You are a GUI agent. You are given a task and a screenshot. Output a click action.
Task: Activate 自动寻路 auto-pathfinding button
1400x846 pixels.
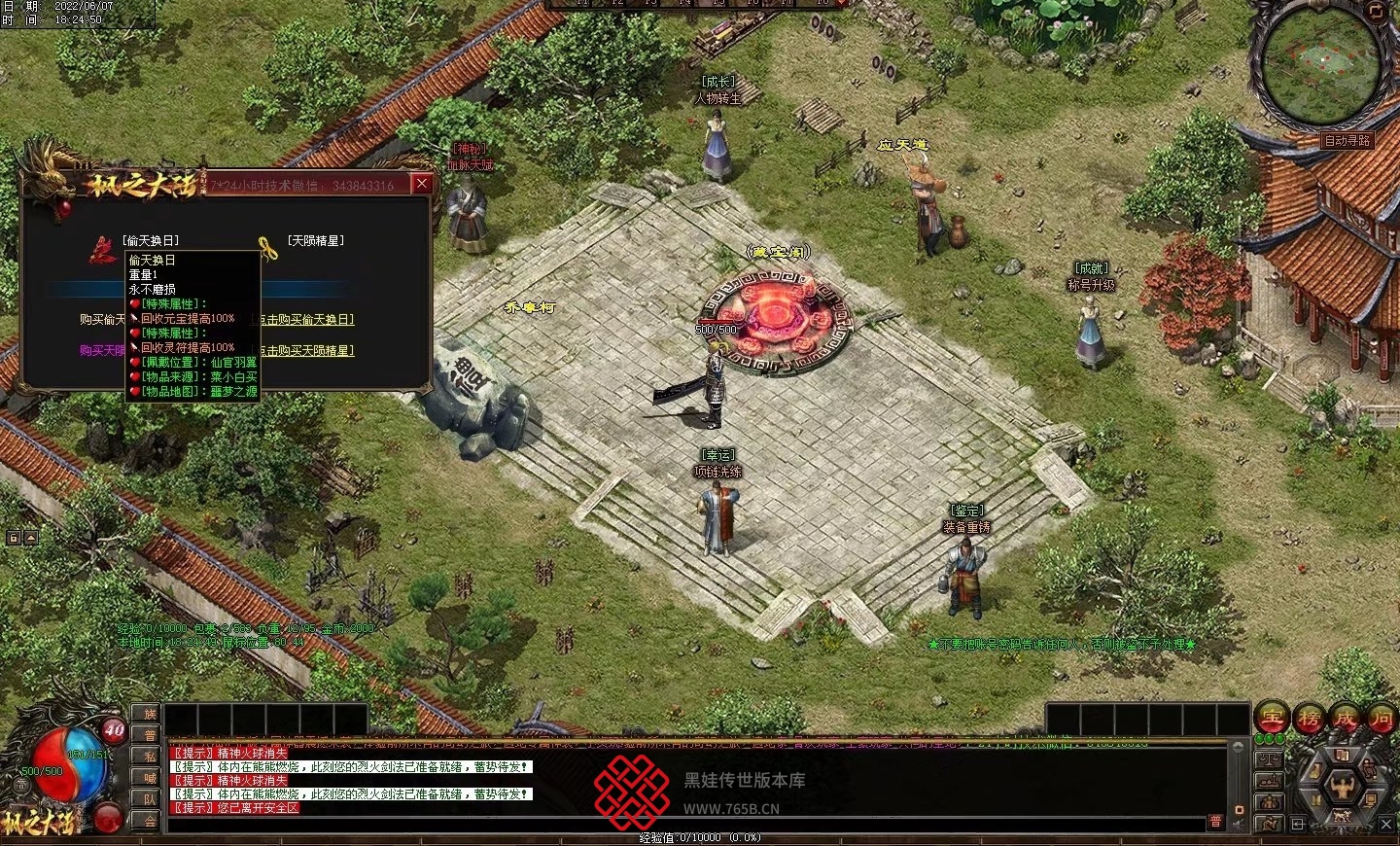click(x=1347, y=141)
